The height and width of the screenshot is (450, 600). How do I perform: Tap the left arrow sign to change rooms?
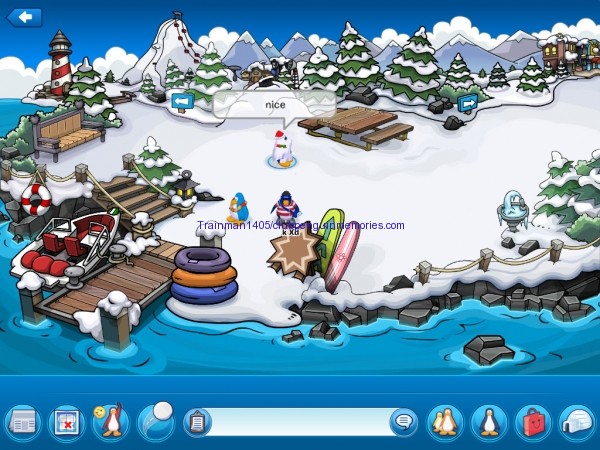coord(182,100)
